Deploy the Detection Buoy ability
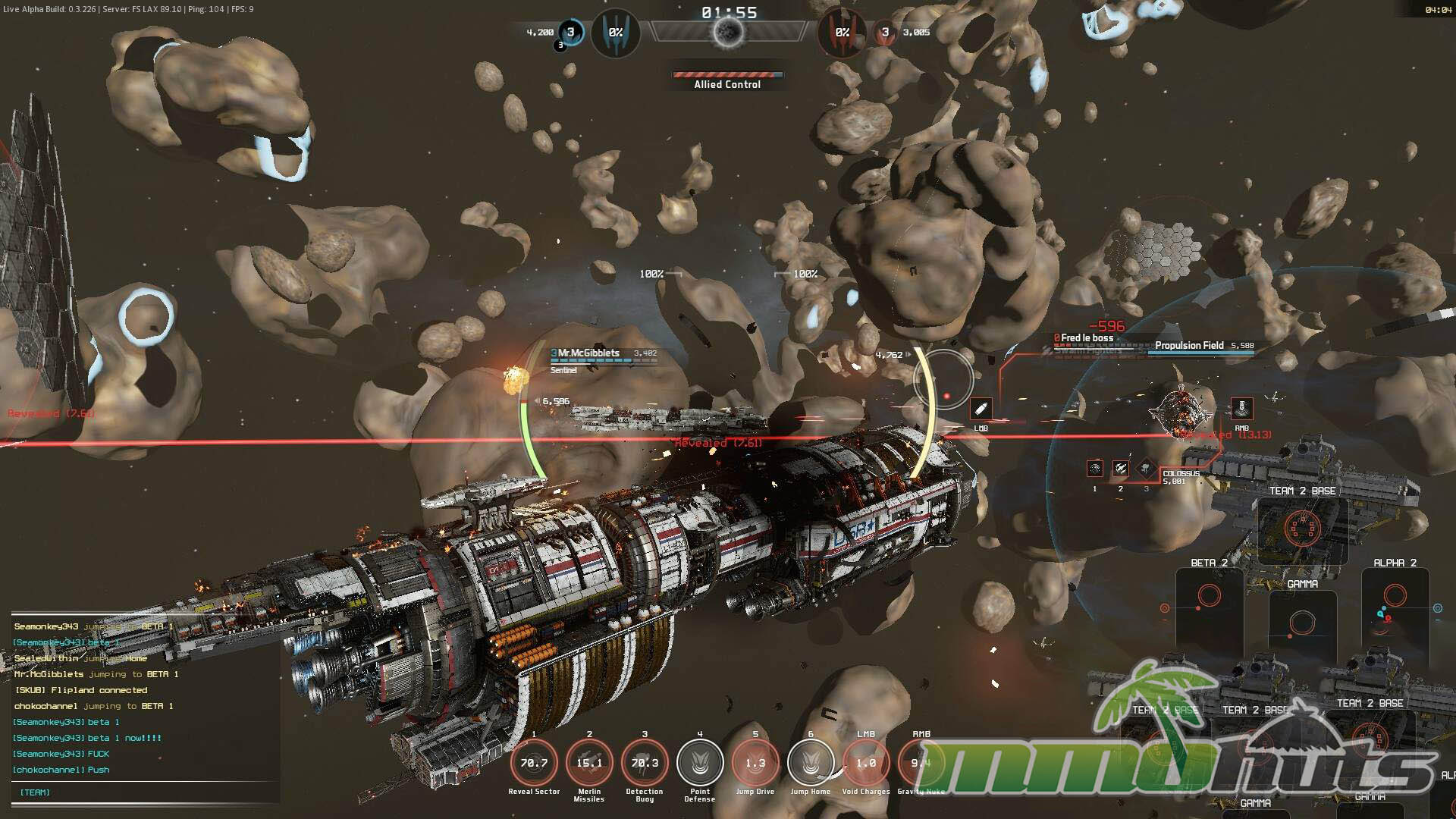This screenshot has width=1456, height=819. (x=645, y=763)
